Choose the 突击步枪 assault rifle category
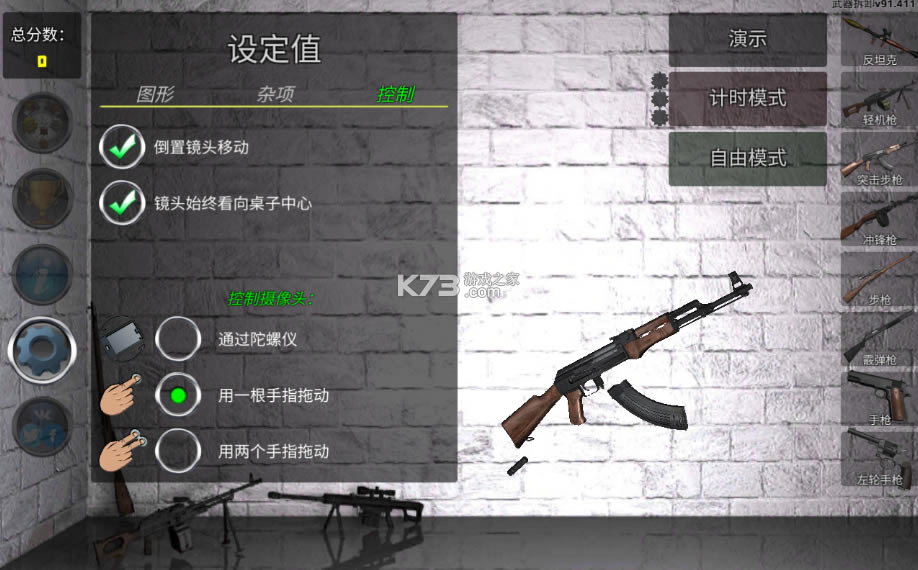Screen dimensions: 918x570 (x=879, y=160)
